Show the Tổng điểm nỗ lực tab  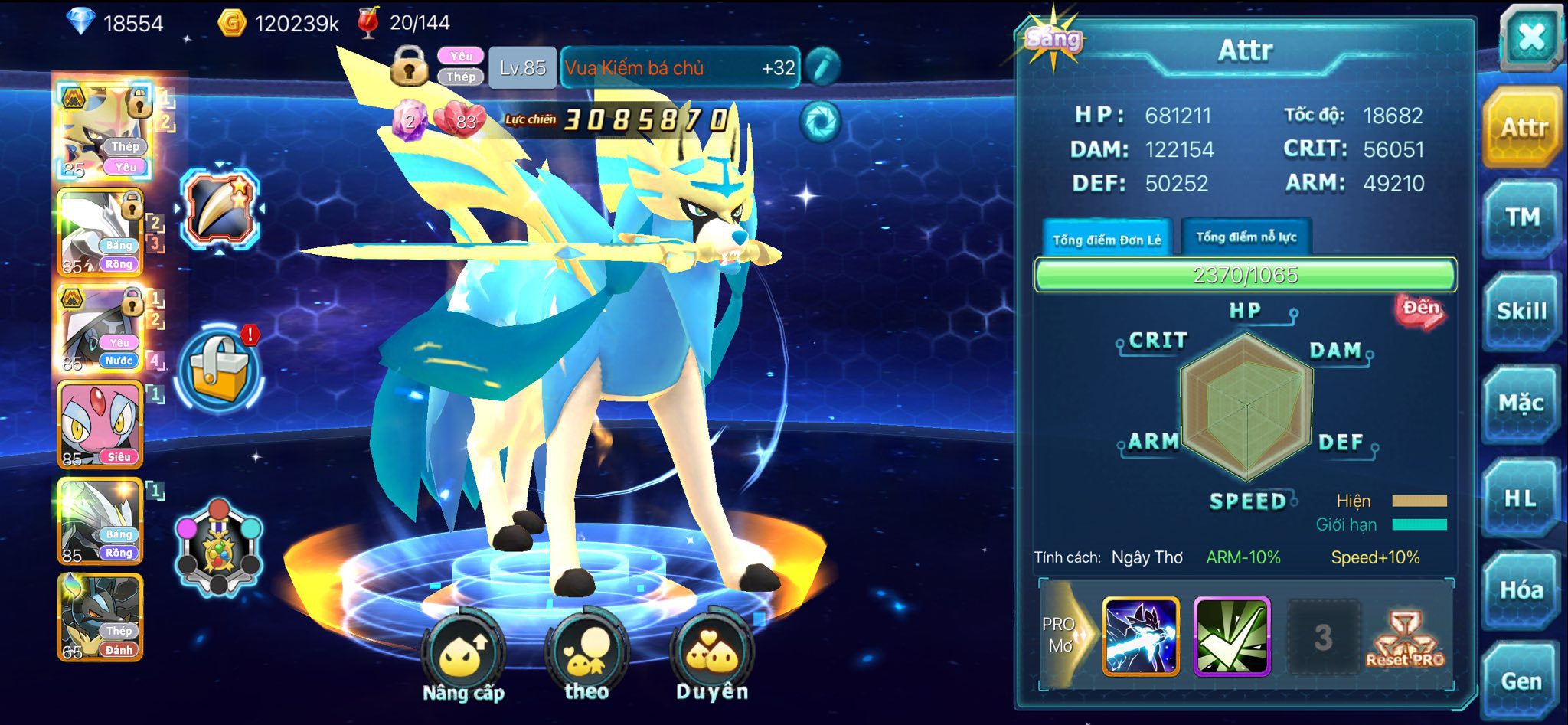1246,237
